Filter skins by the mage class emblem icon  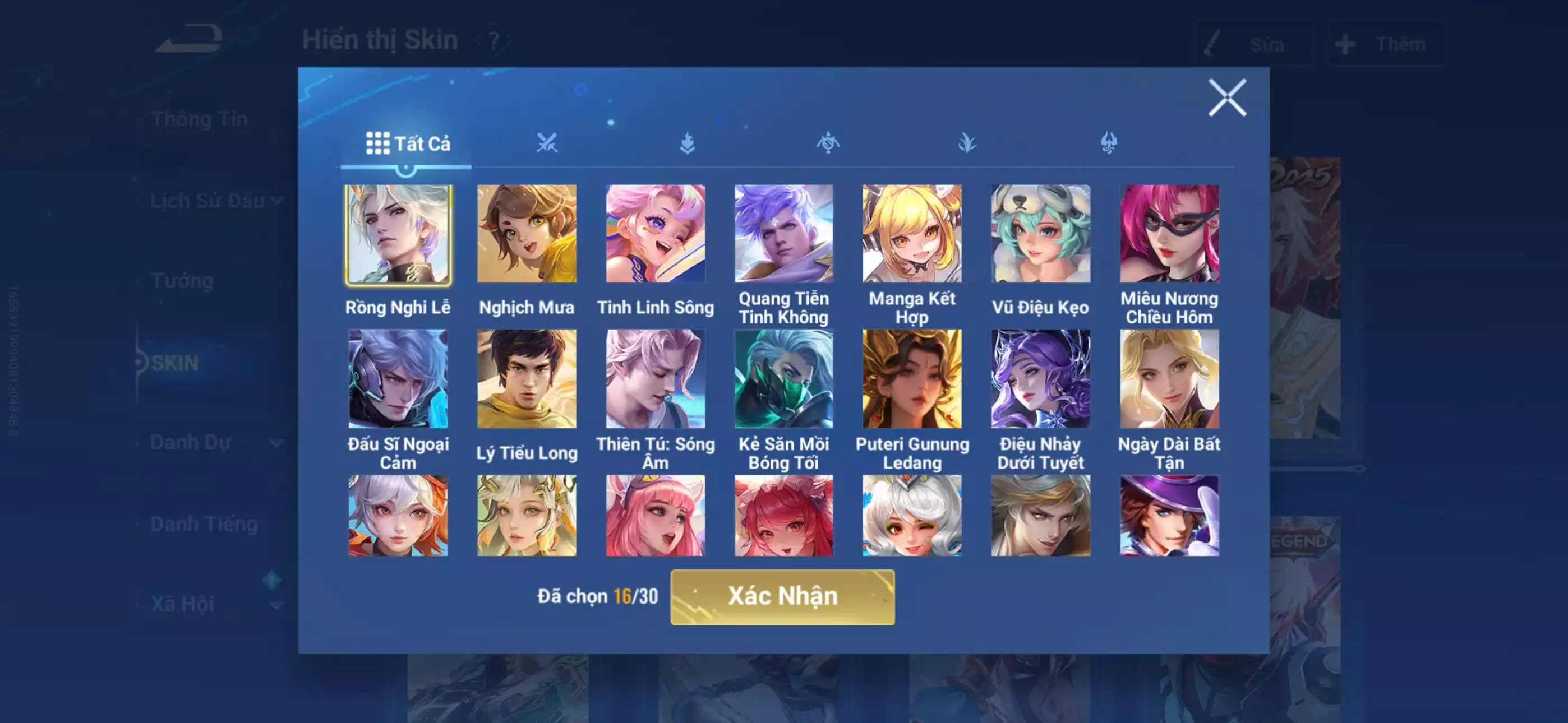(828, 142)
